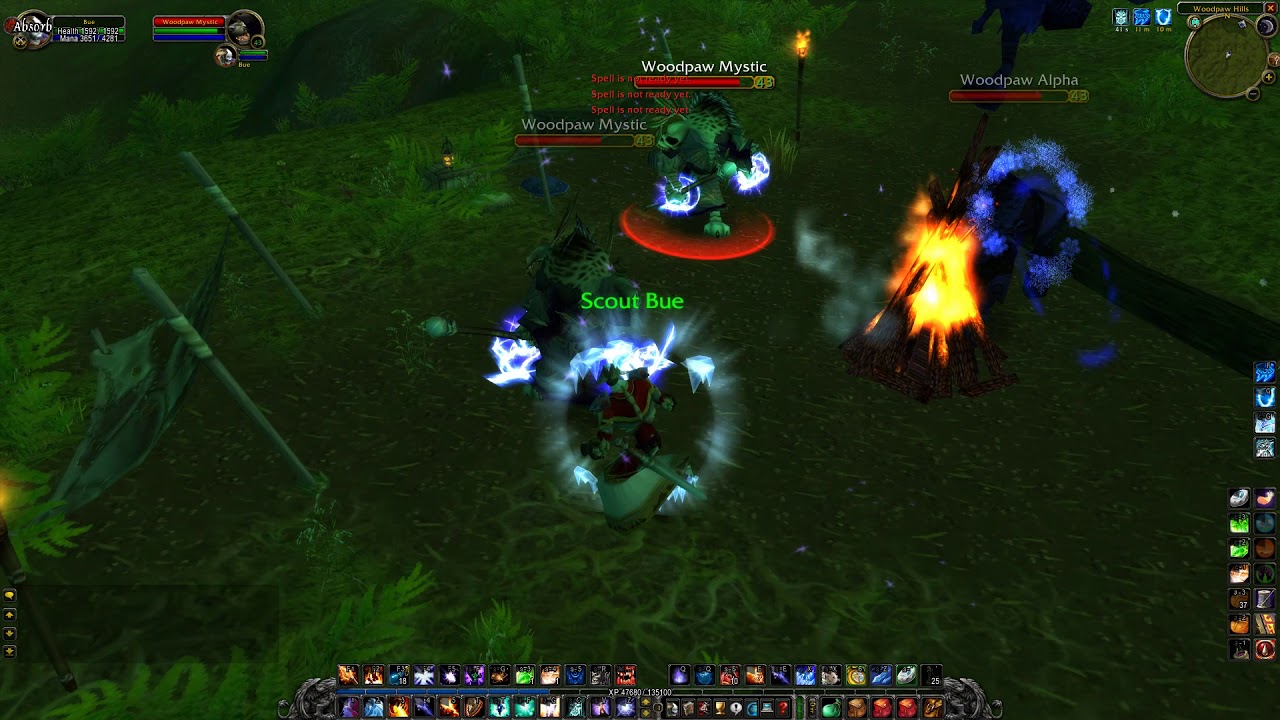1280x720 pixels.
Task: Click the blue shield buff icon
Action: [x=1163, y=17]
